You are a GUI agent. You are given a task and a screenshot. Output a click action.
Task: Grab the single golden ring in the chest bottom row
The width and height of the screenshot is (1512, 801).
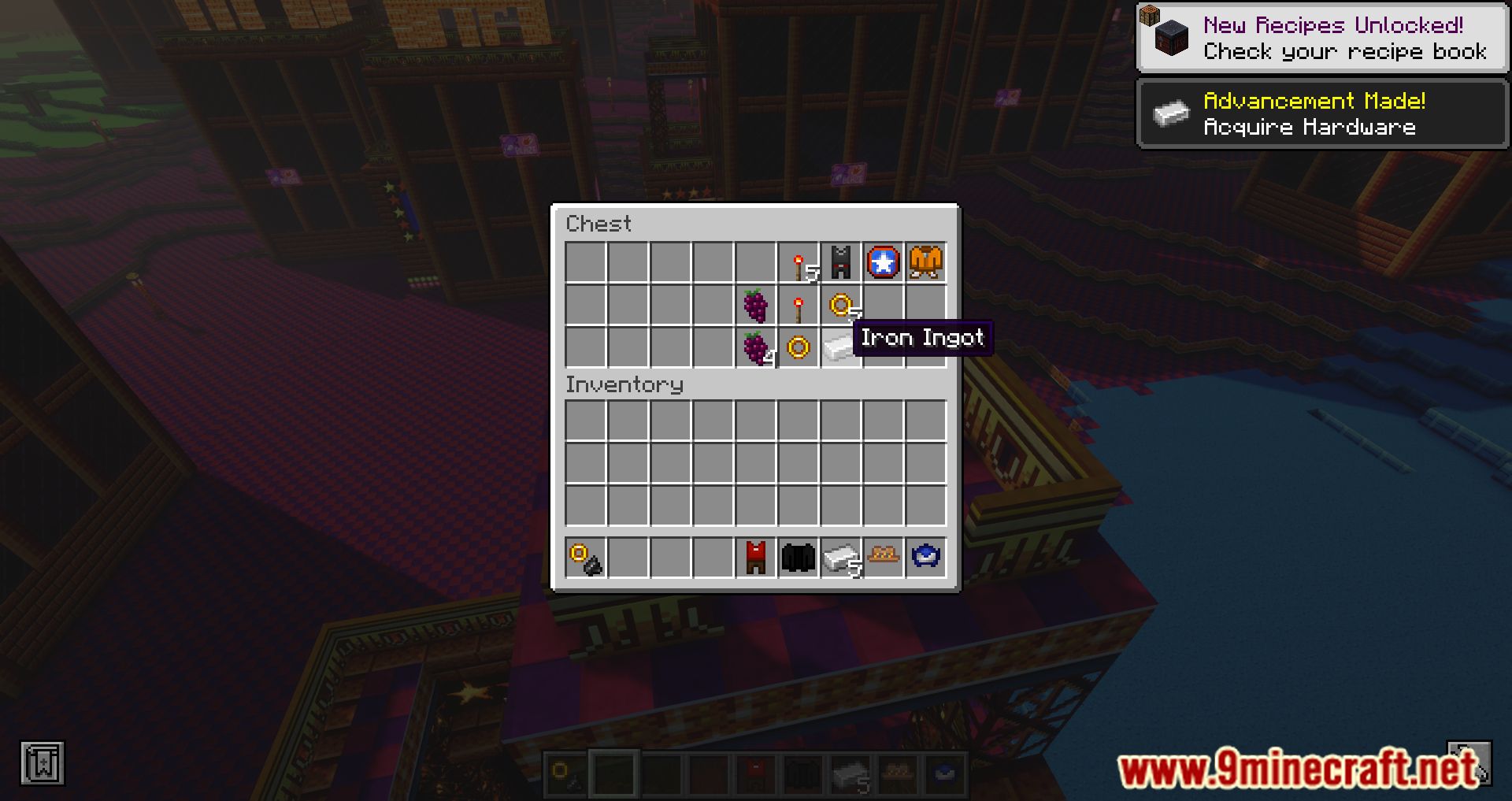(x=798, y=347)
